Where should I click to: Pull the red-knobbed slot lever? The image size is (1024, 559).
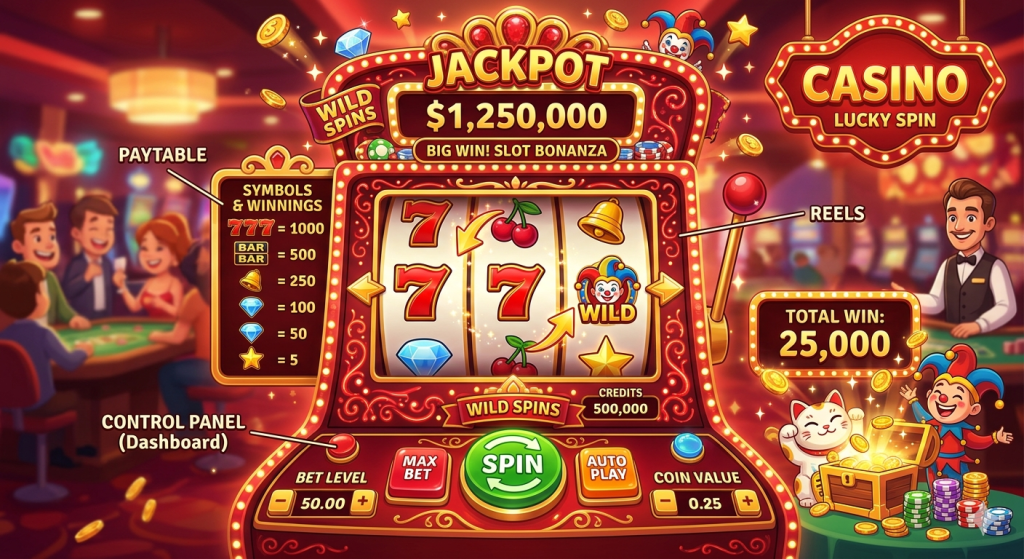tap(745, 192)
